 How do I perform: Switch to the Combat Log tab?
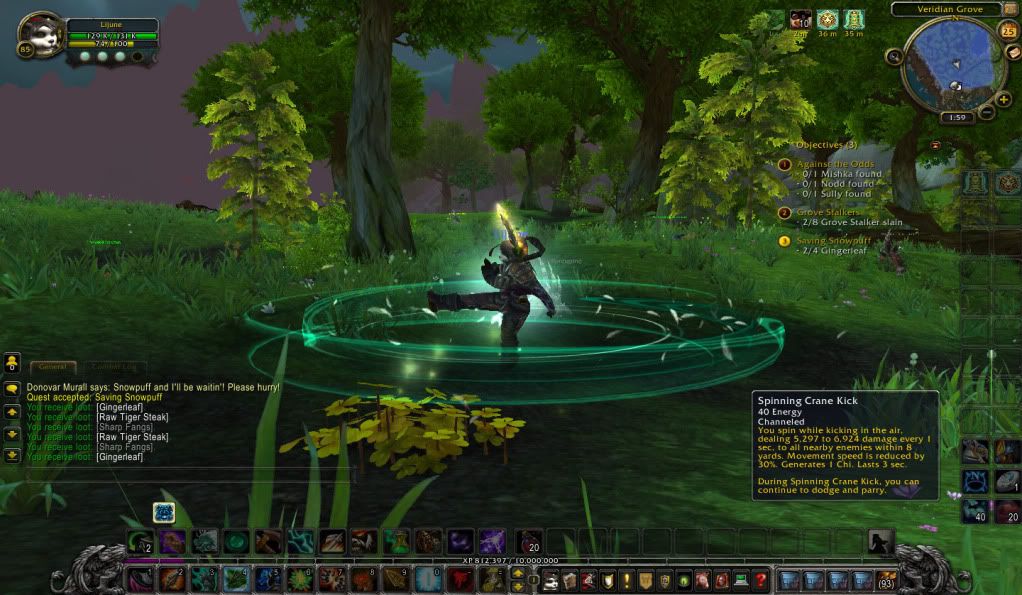pyautogui.click(x=114, y=368)
